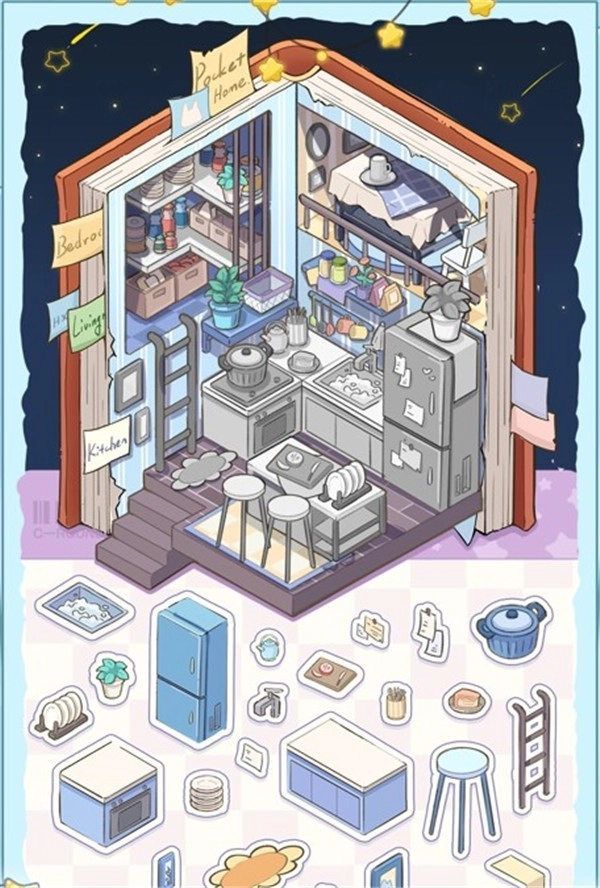The height and width of the screenshot is (888, 600).
Task: Select the orange flower rug sticker
Action: (x=255, y=865)
